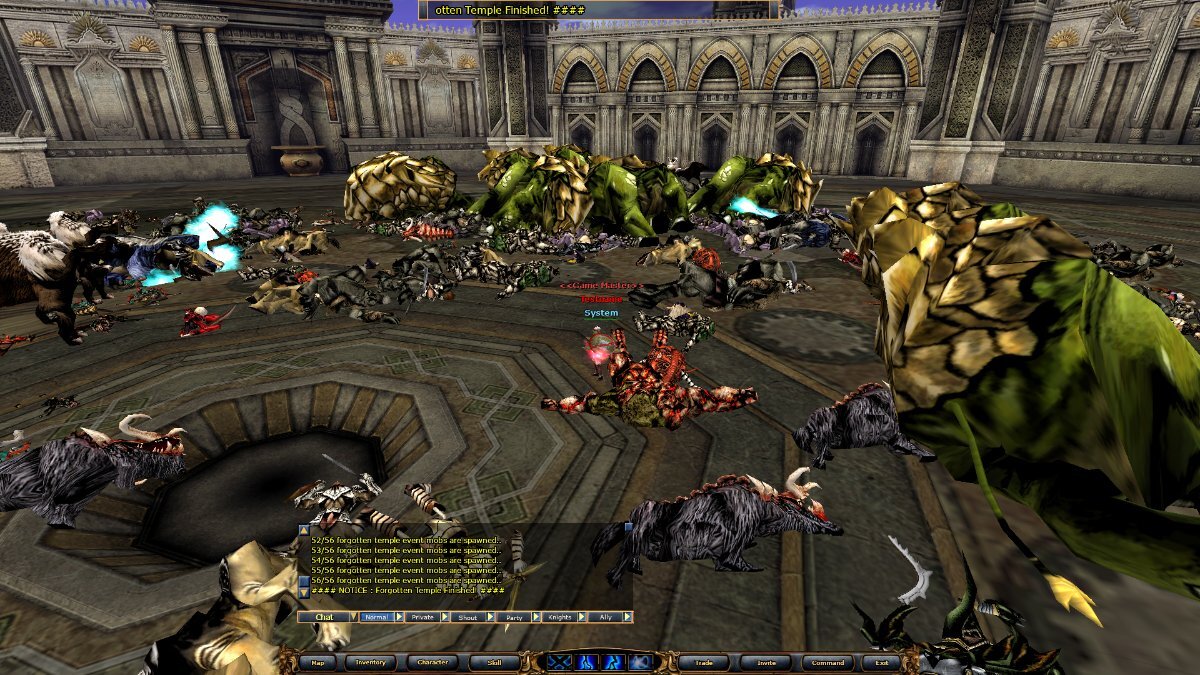Click the Chat label dropdown
This screenshot has height=675, width=1200.
pyautogui.click(x=325, y=617)
